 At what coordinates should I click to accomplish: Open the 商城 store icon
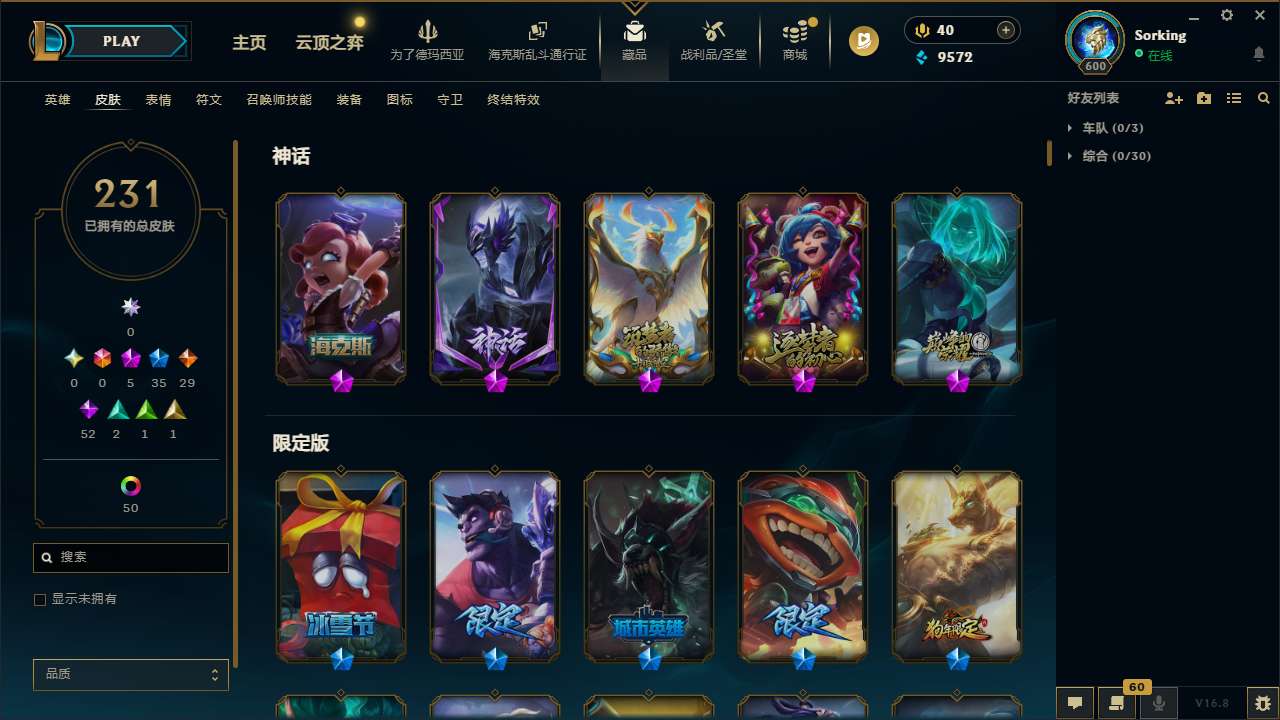click(x=794, y=35)
